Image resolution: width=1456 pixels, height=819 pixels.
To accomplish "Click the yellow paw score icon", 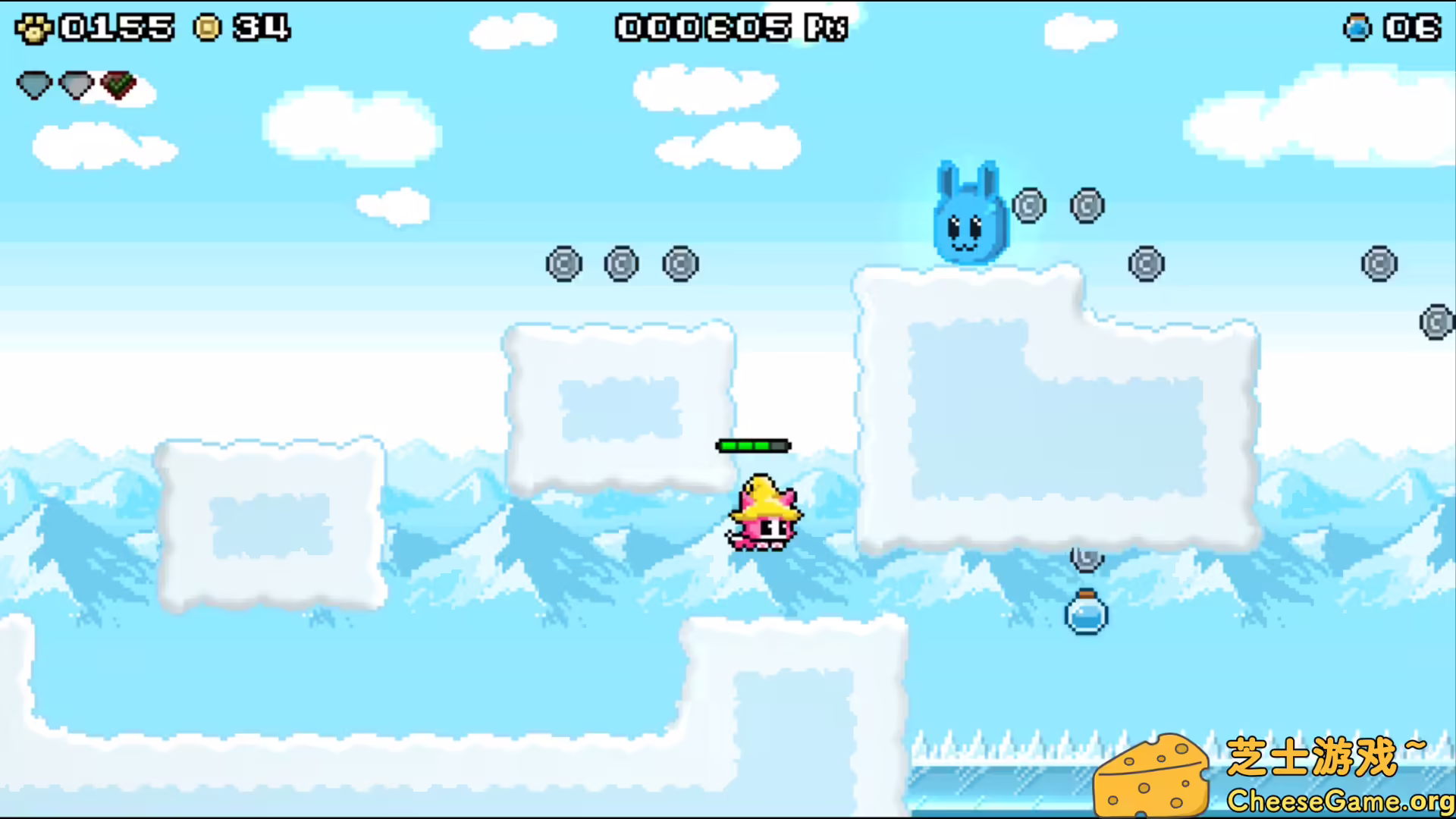I will pyautogui.click(x=33, y=27).
